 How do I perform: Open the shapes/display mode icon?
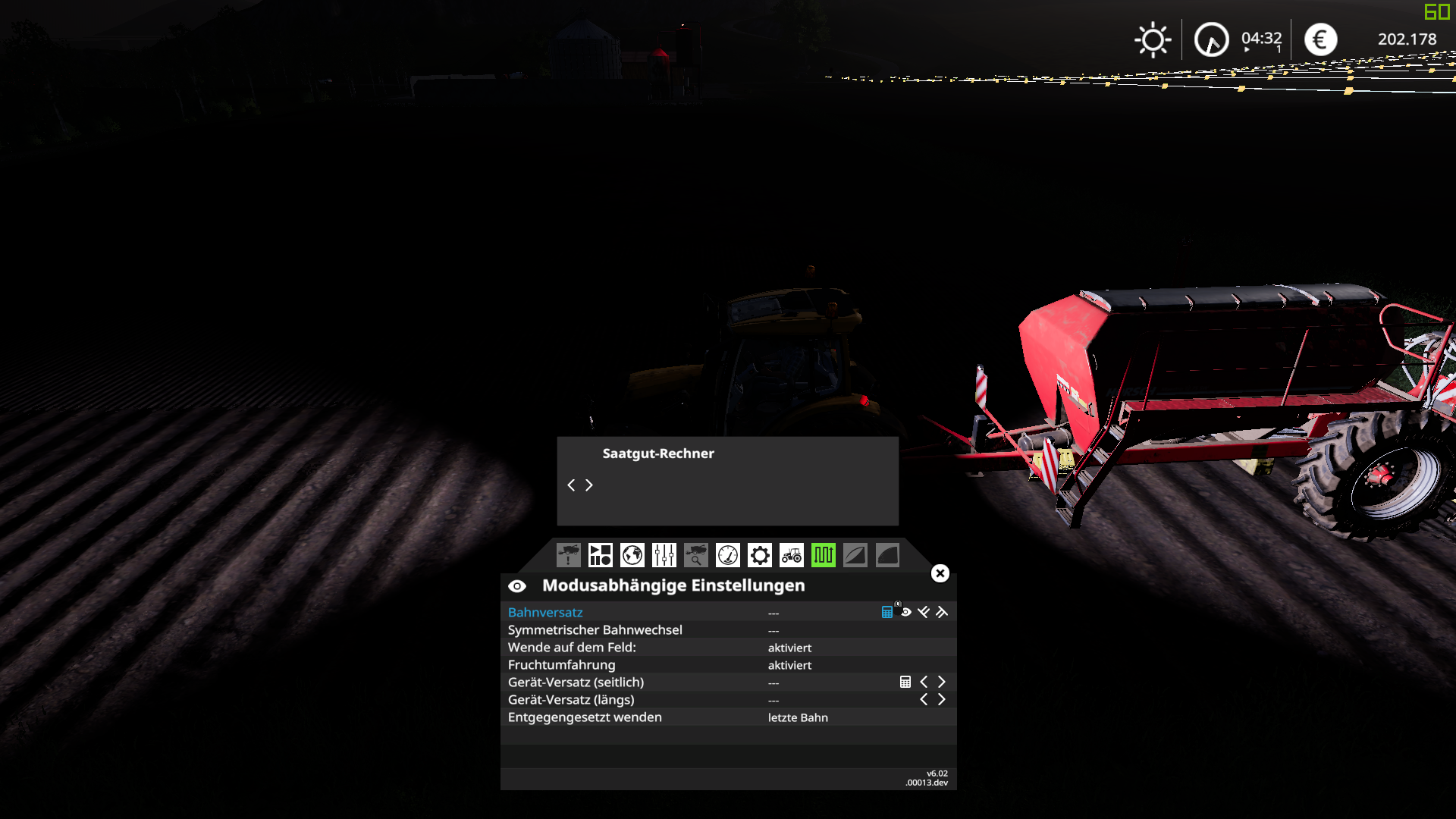[599, 555]
